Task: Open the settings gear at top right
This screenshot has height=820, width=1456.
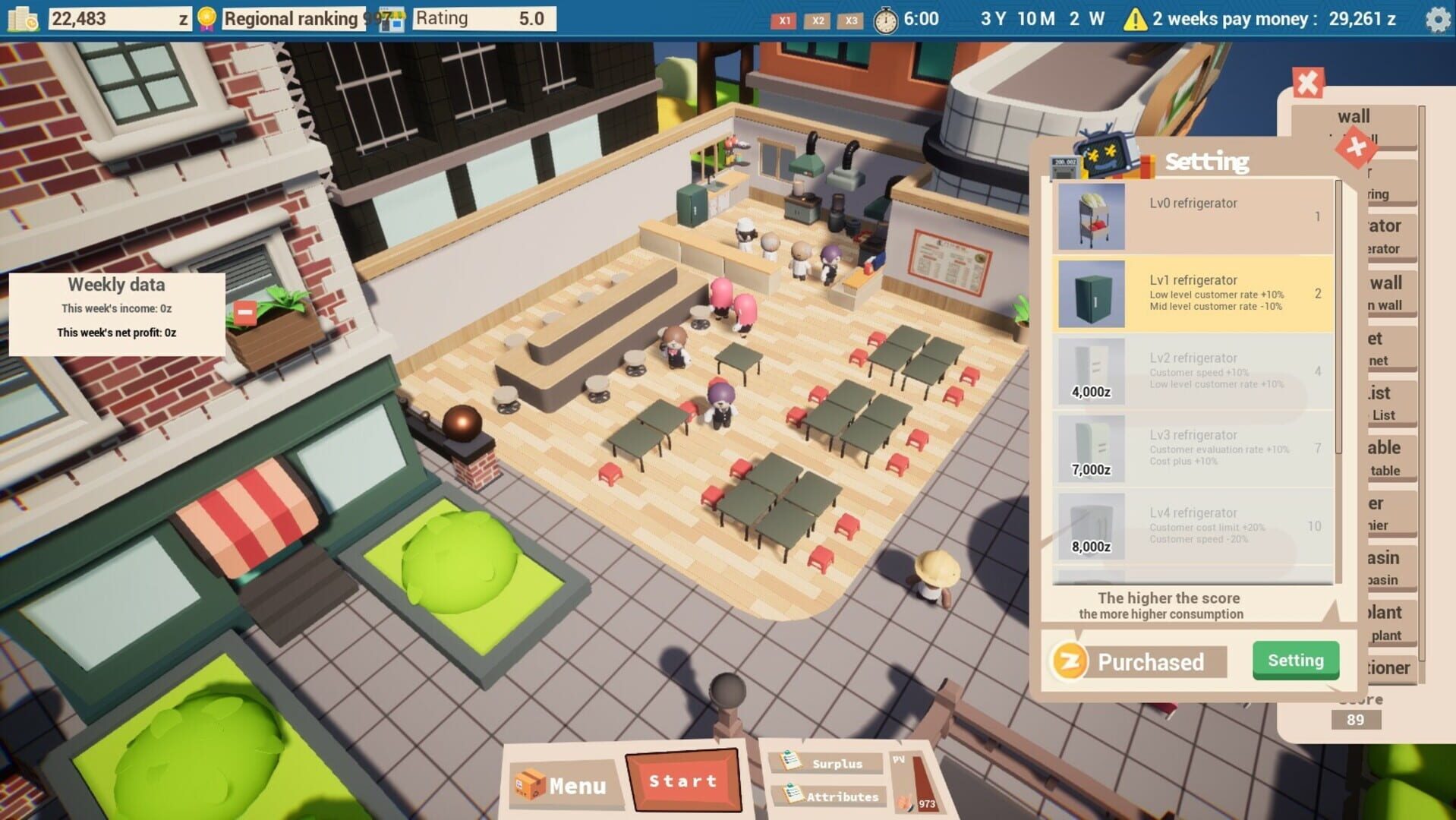Action: tap(1436, 20)
